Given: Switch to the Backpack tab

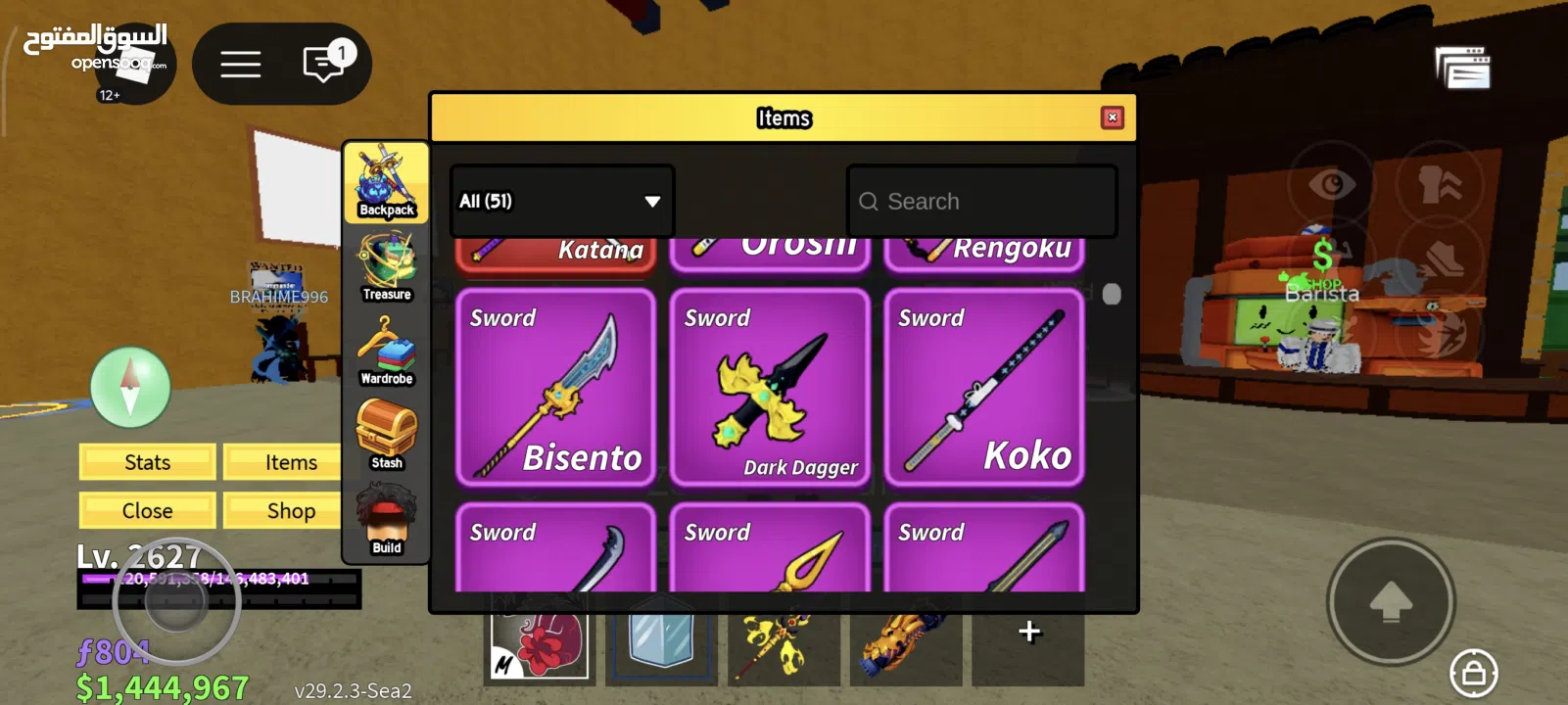Looking at the screenshot, I should [x=387, y=183].
